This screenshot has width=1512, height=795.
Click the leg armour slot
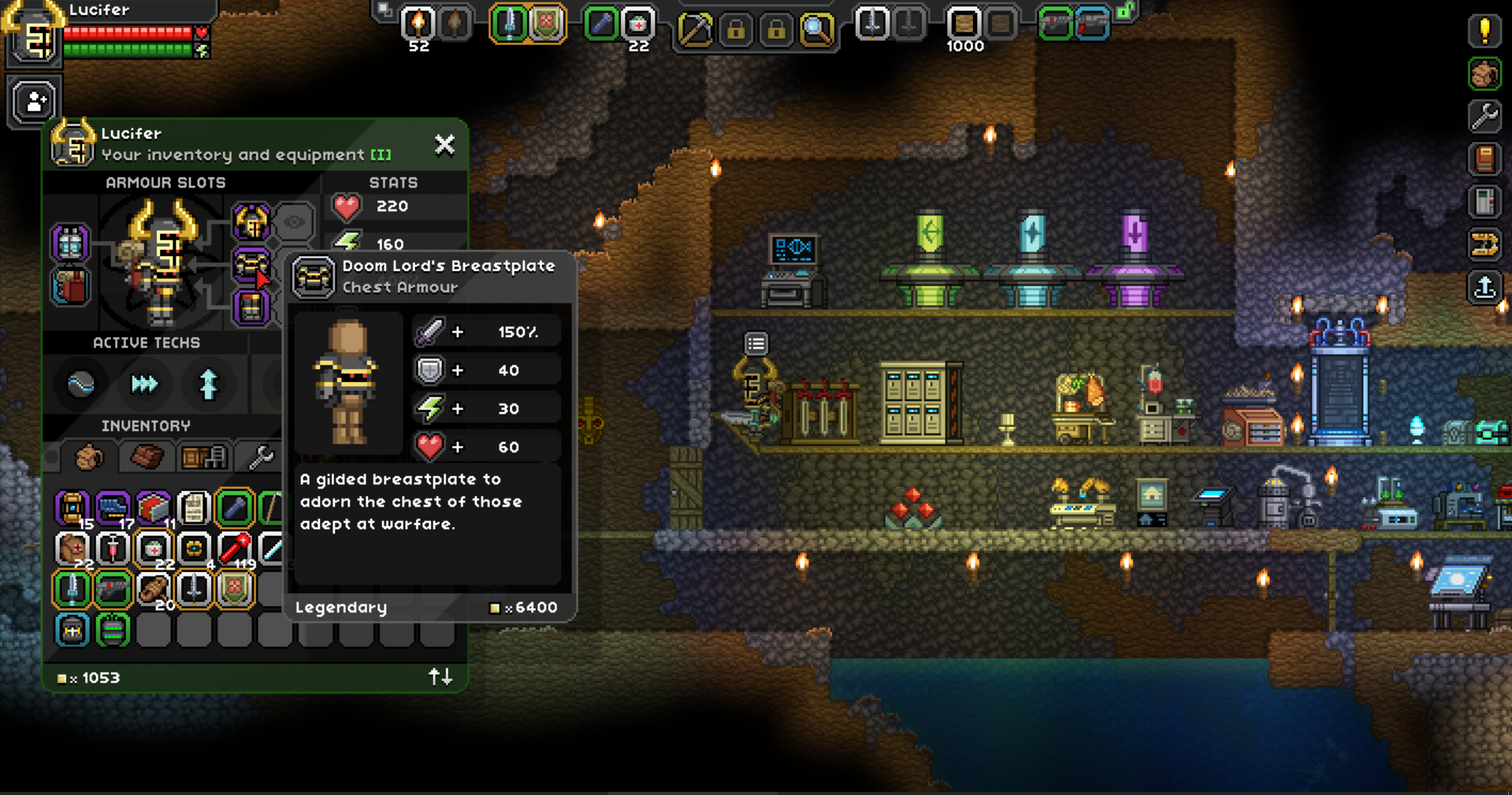[251, 307]
